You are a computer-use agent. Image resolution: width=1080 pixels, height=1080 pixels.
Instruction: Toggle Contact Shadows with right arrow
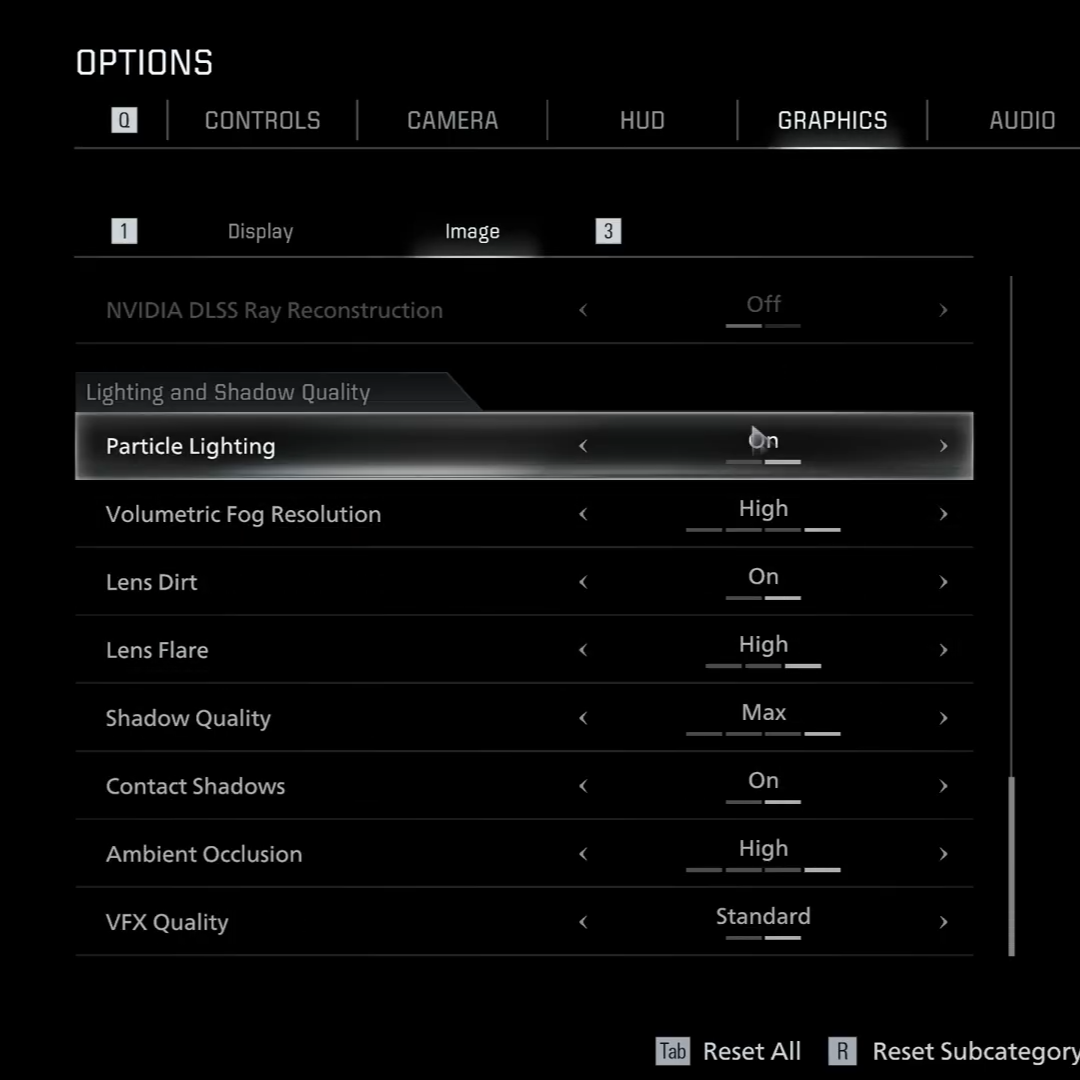click(x=943, y=786)
